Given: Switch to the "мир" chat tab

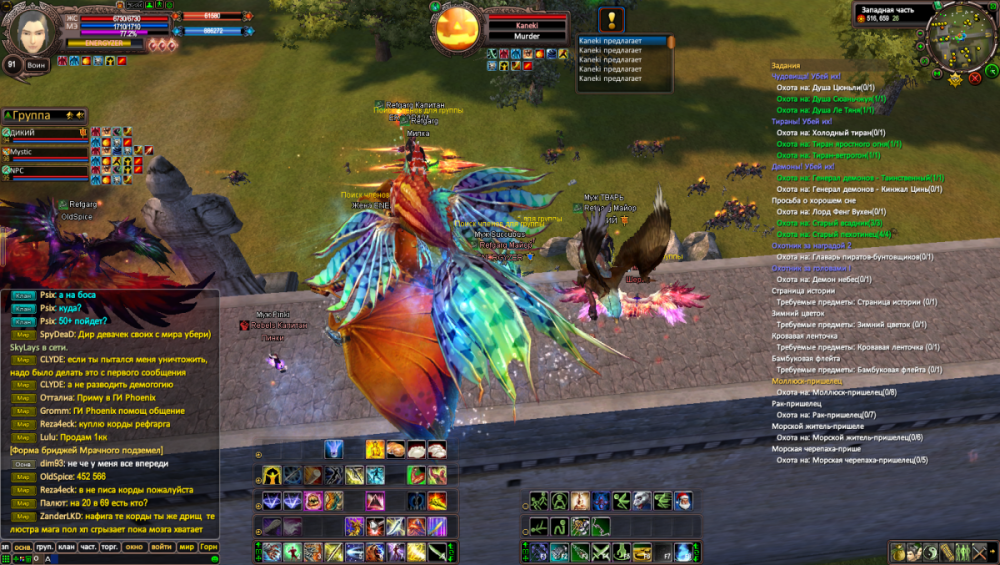Looking at the screenshot, I should pyautogui.click(x=186, y=548).
